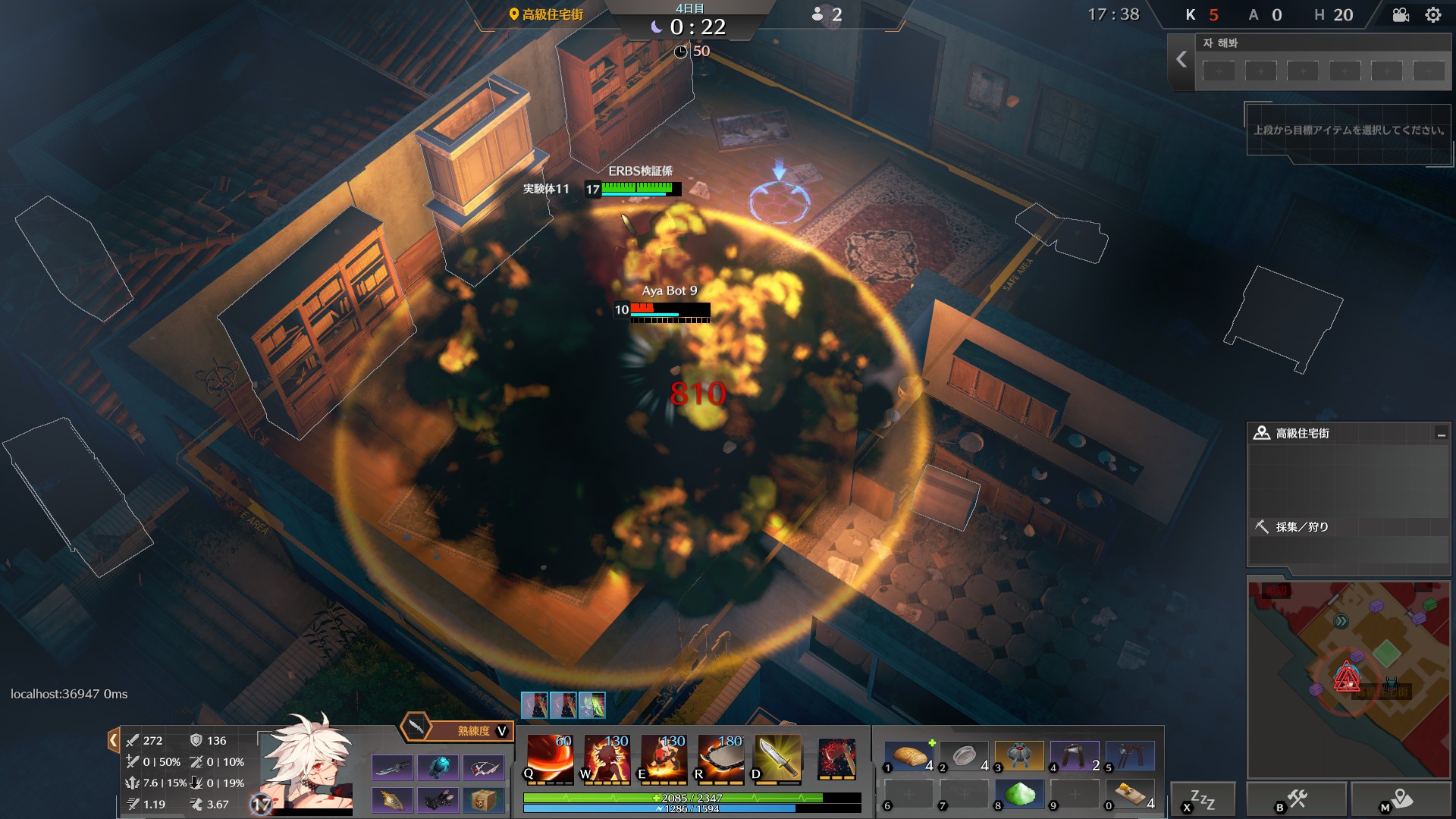The width and height of the screenshot is (1456, 819).
Task: Select the round metal can lid item
Action: point(965,756)
